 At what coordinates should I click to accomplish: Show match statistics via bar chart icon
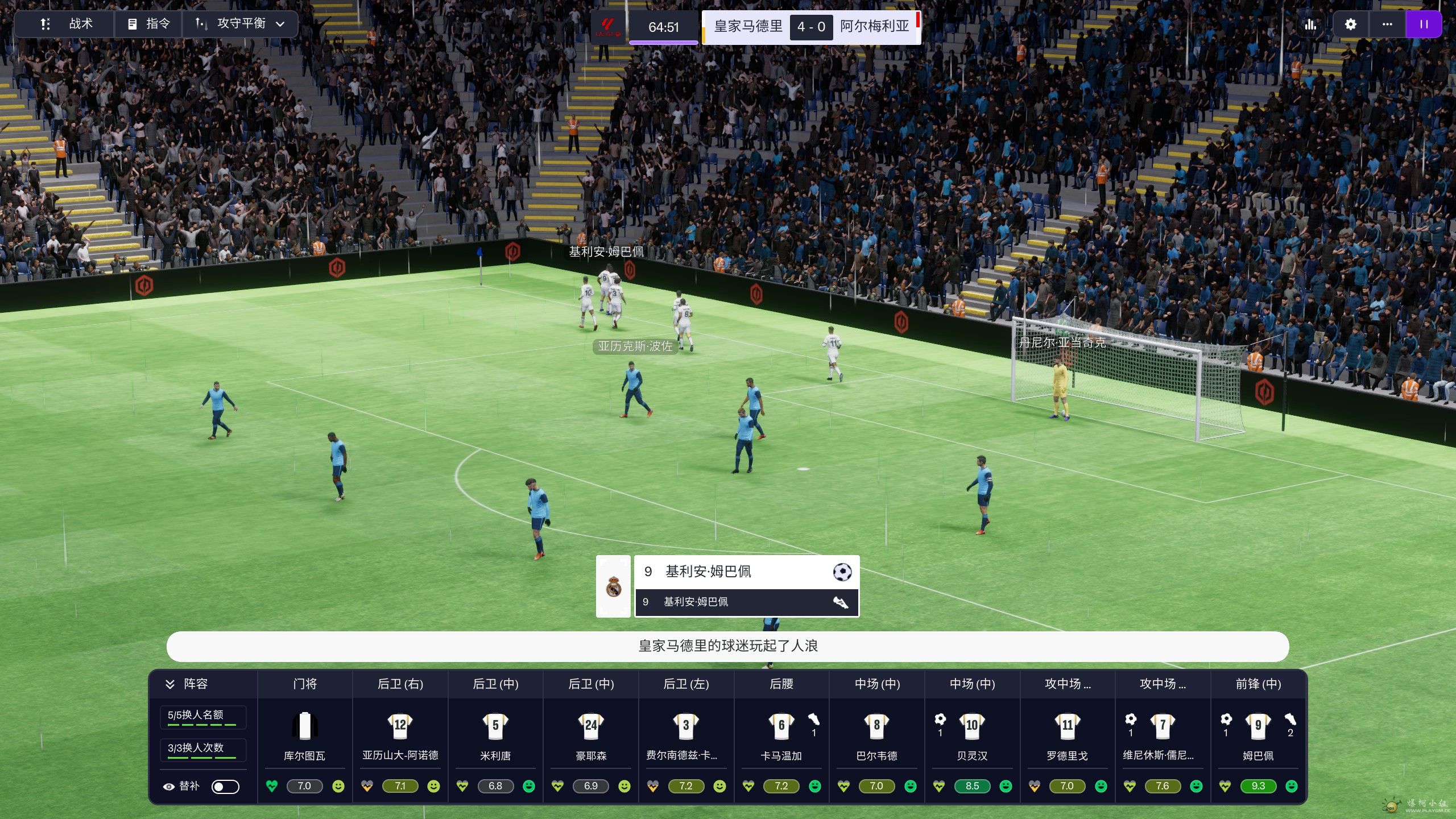click(1310, 24)
